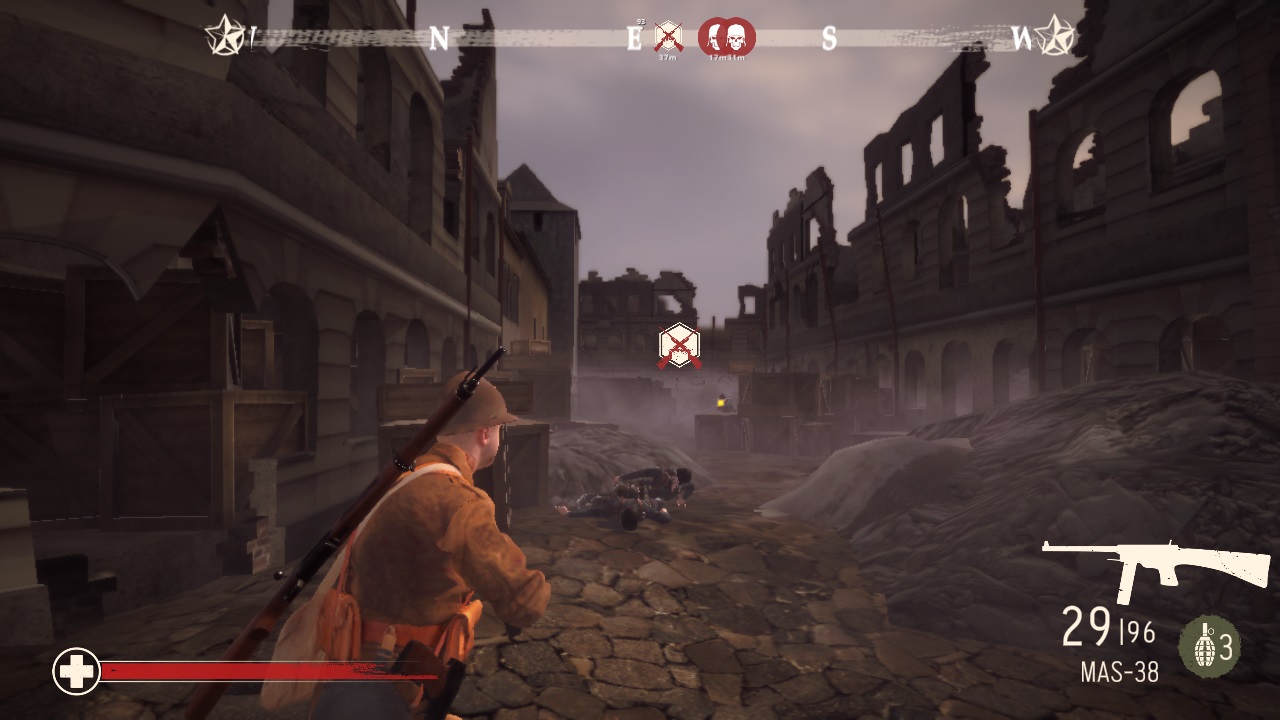Image resolution: width=1280 pixels, height=720 pixels.
Task: Click the central hexagonal objective waypoint
Action: coord(679,343)
